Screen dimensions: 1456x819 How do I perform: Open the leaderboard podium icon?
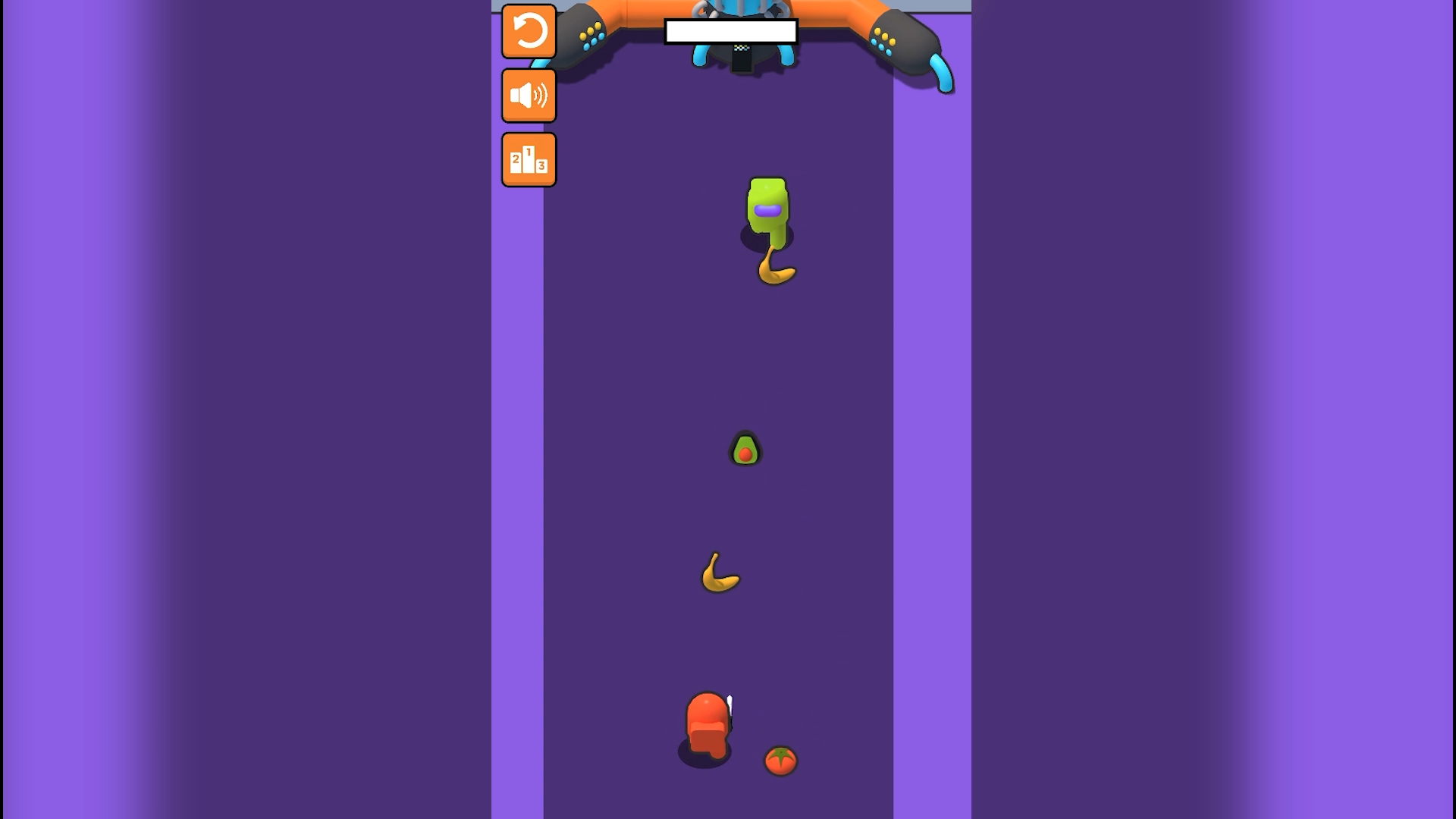(x=529, y=158)
